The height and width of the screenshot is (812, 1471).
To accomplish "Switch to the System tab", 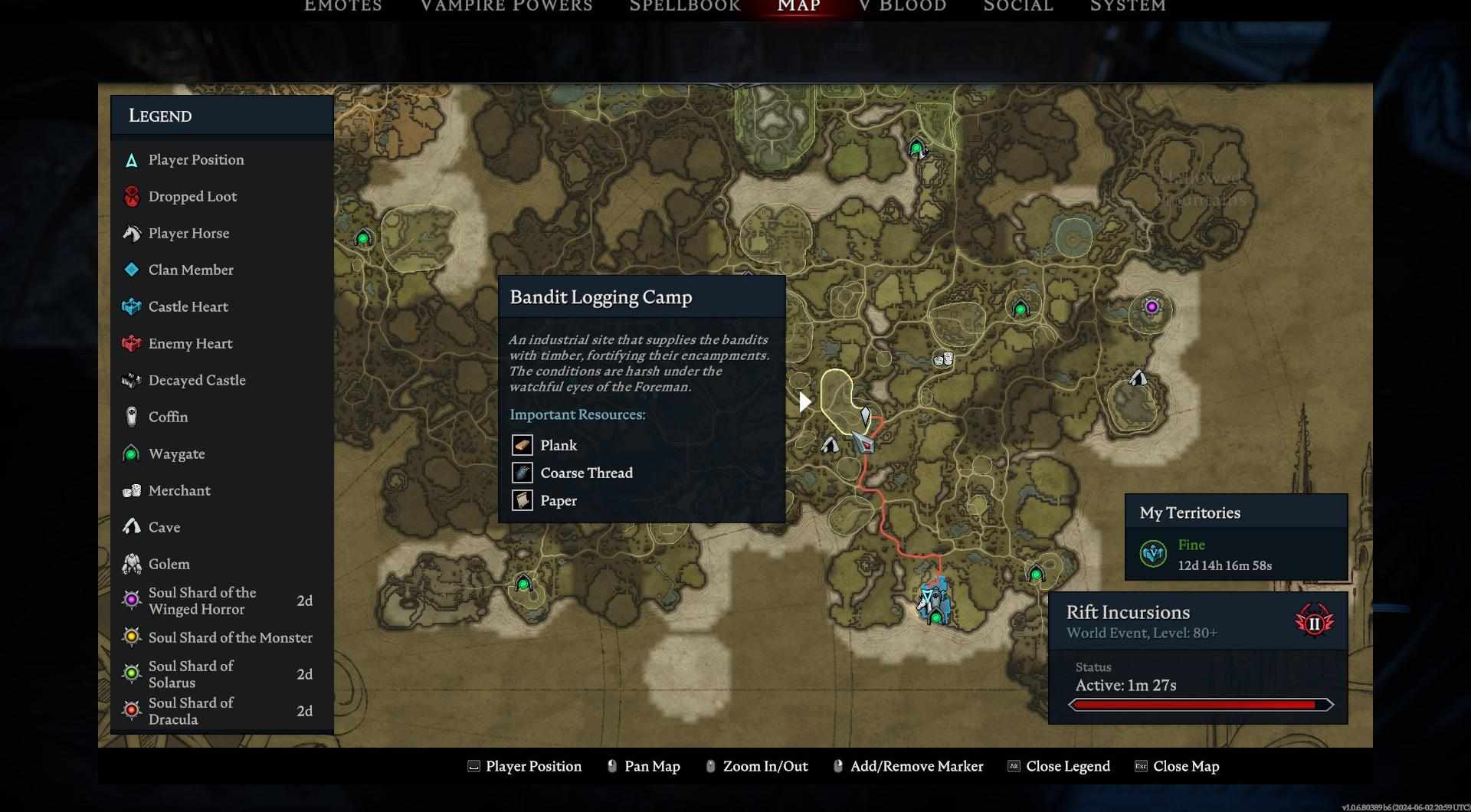I will coord(1127,6).
